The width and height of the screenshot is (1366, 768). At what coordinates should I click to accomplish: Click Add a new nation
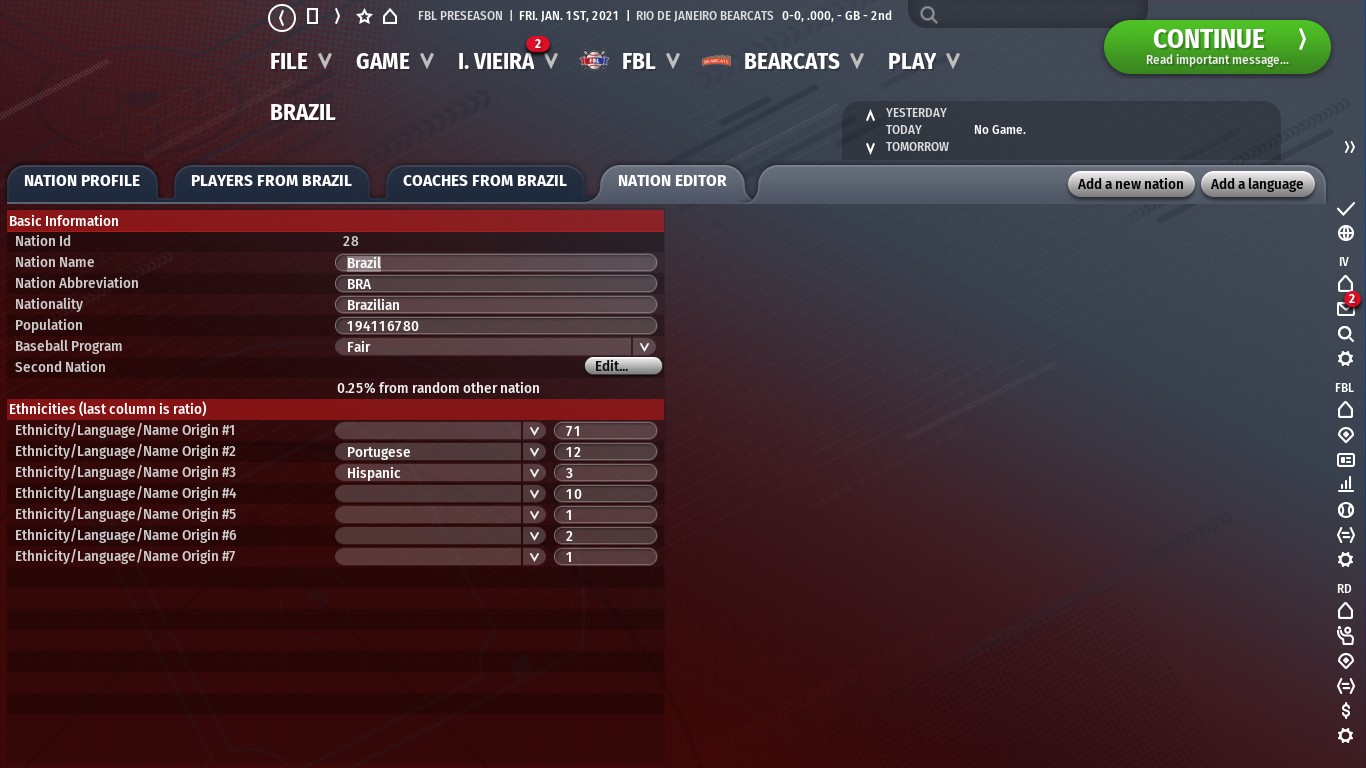[1130, 184]
